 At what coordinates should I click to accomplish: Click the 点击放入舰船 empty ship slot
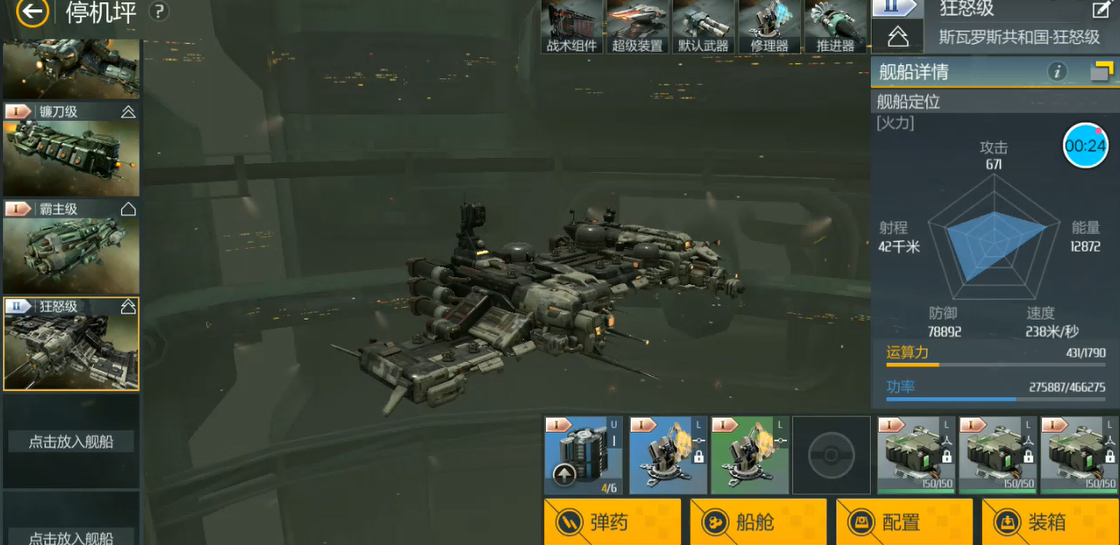tap(71, 441)
